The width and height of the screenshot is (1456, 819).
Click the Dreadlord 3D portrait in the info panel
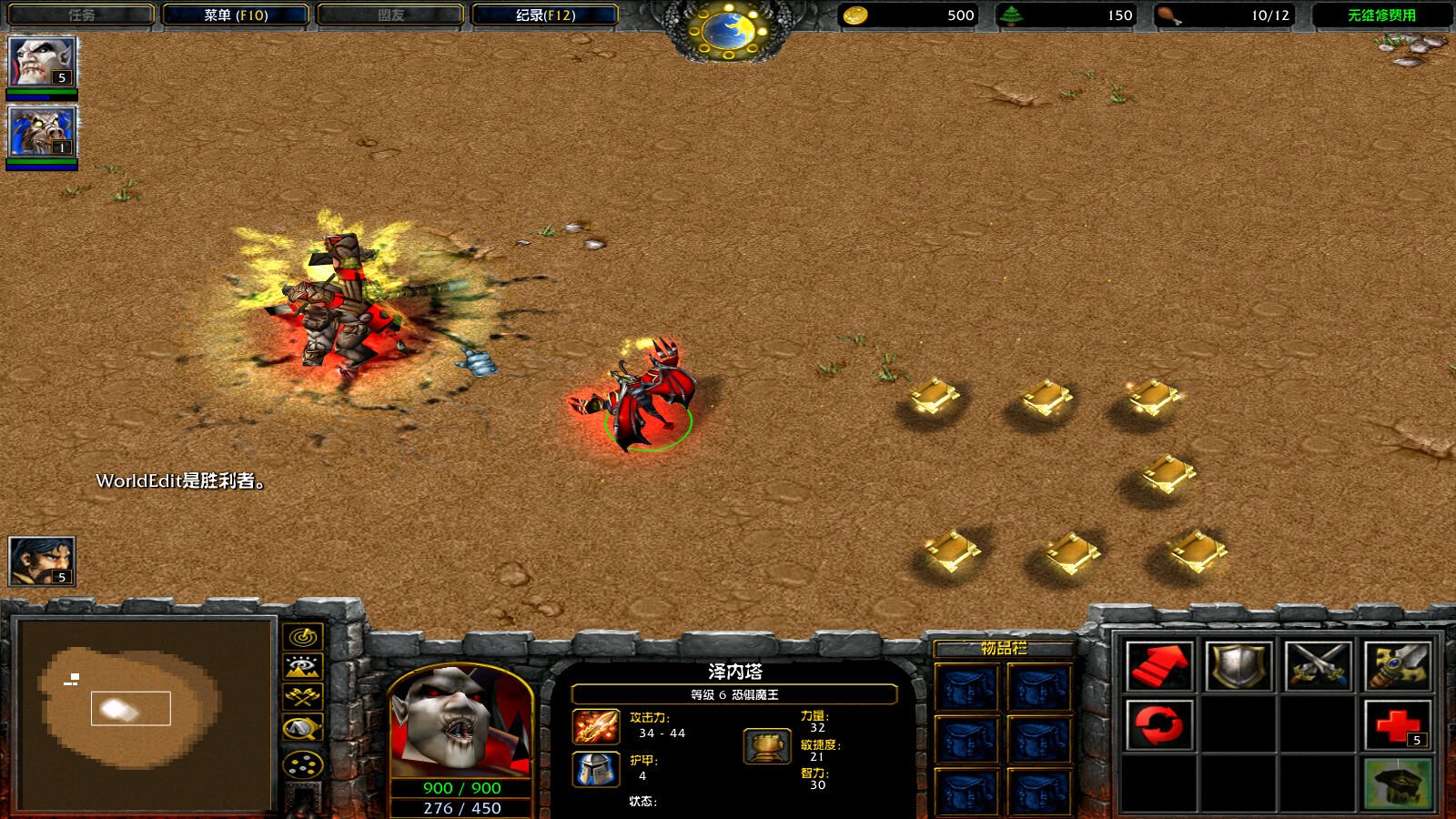click(x=460, y=723)
